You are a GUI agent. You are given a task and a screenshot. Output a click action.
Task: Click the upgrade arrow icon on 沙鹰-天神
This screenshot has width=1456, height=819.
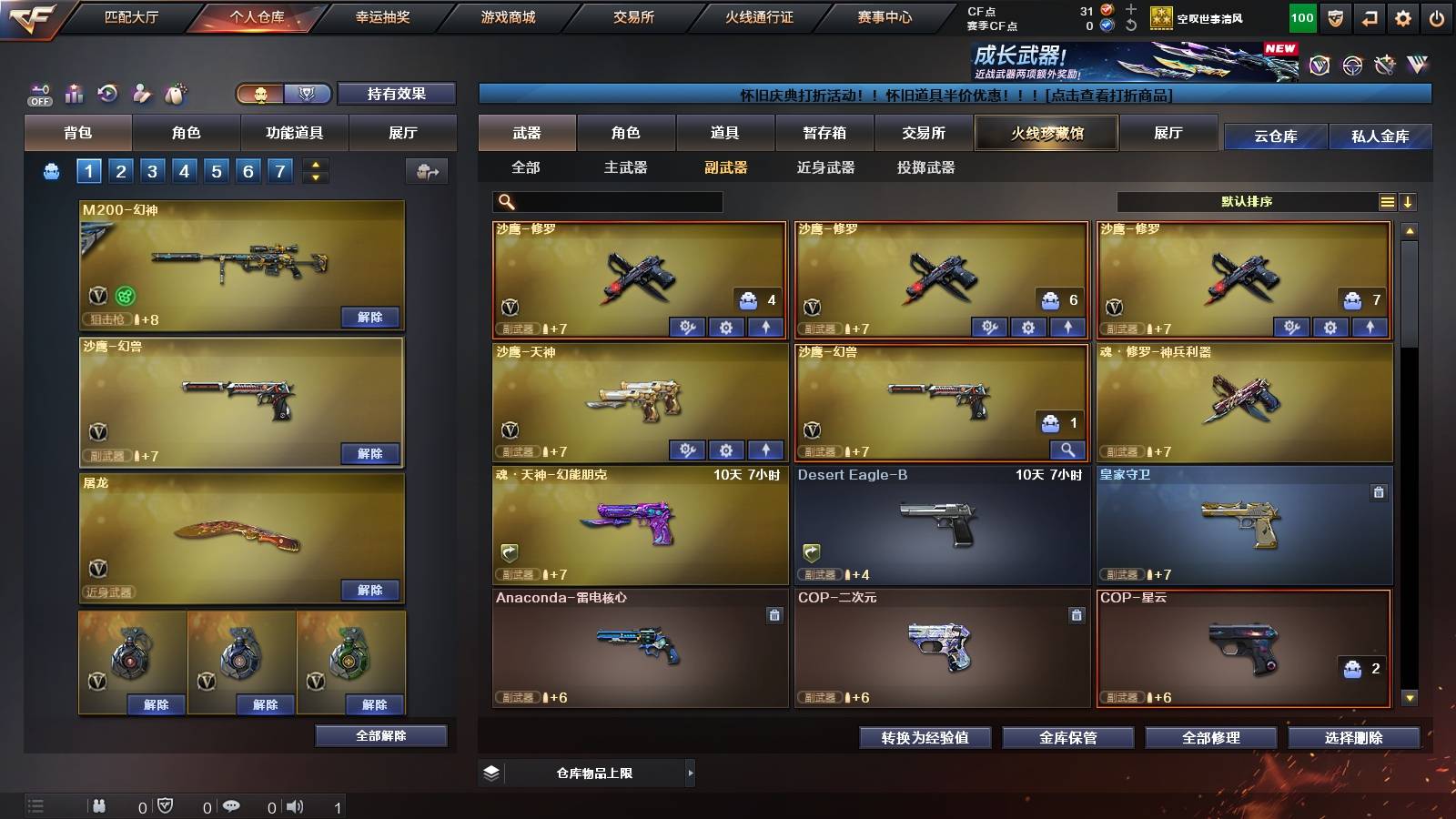click(767, 450)
